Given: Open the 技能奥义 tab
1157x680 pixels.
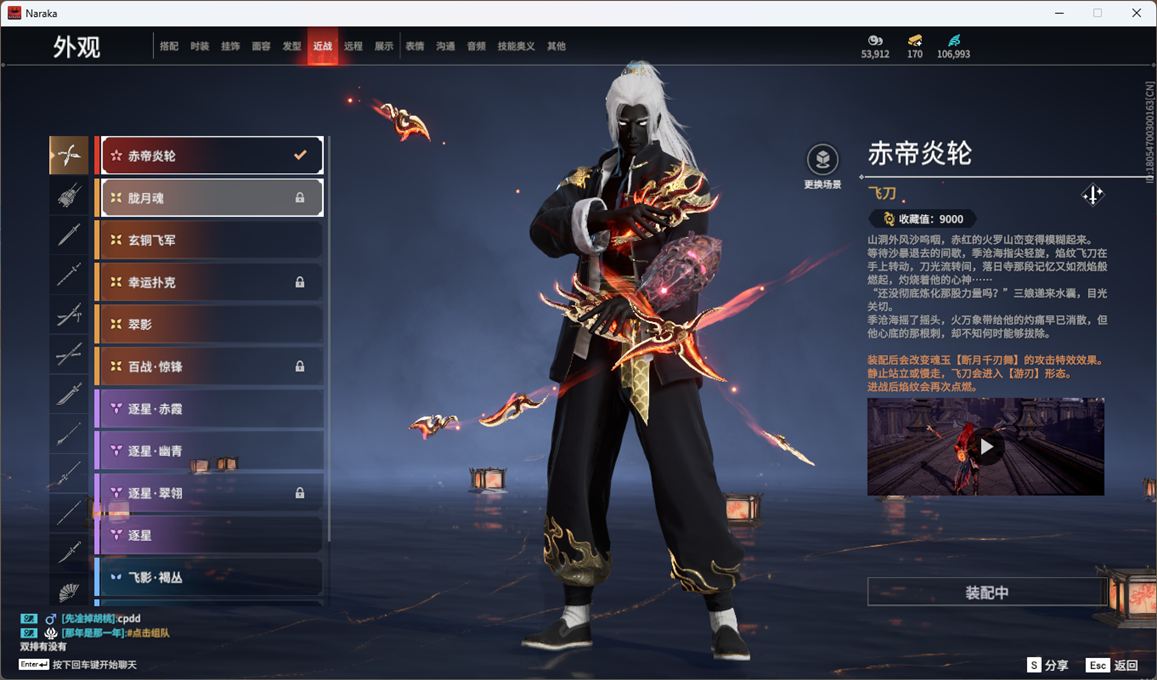Looking at the screenshot, I should coord(516,46).
